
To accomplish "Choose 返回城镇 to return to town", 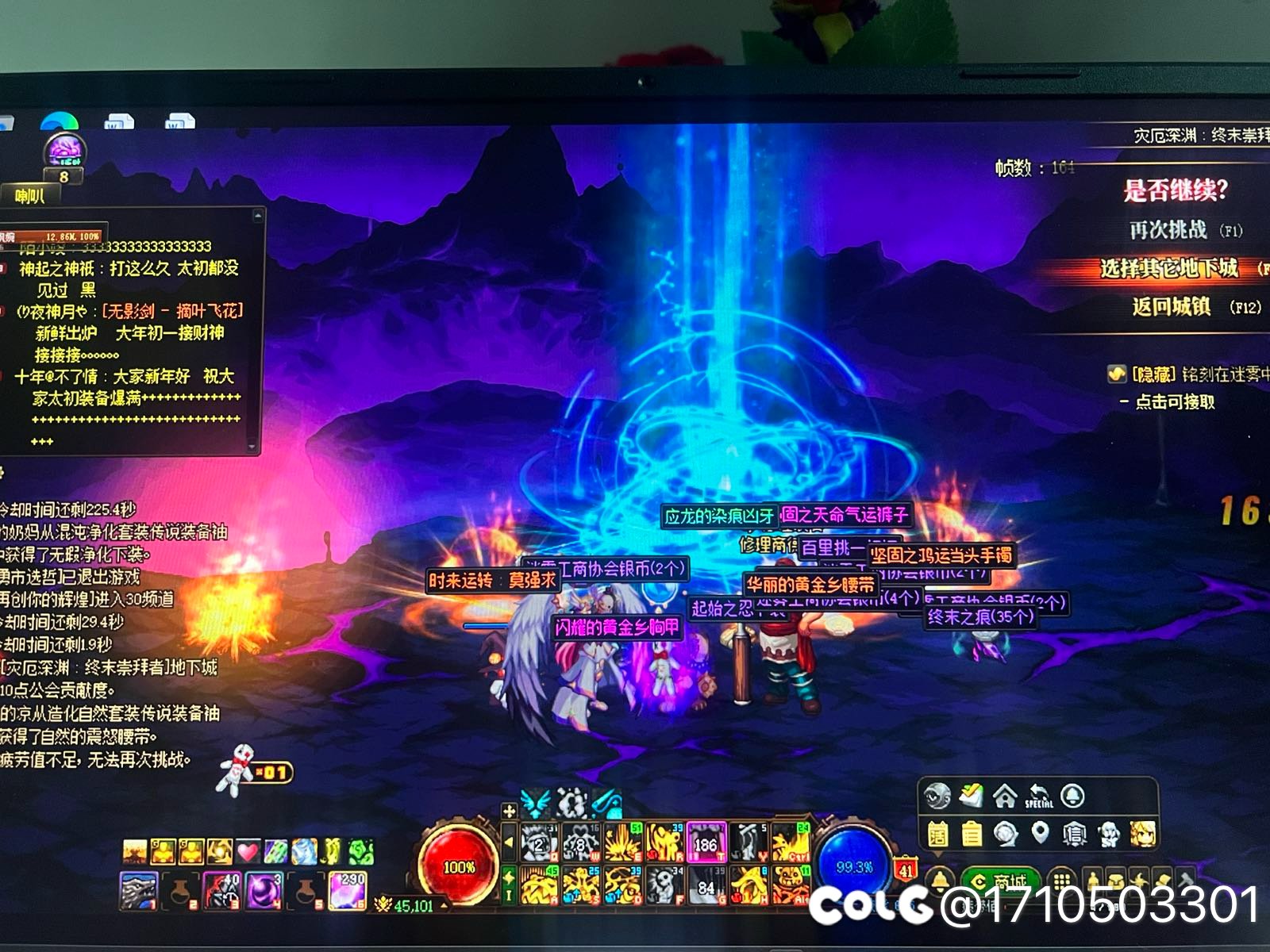I will pos(1172,306).
